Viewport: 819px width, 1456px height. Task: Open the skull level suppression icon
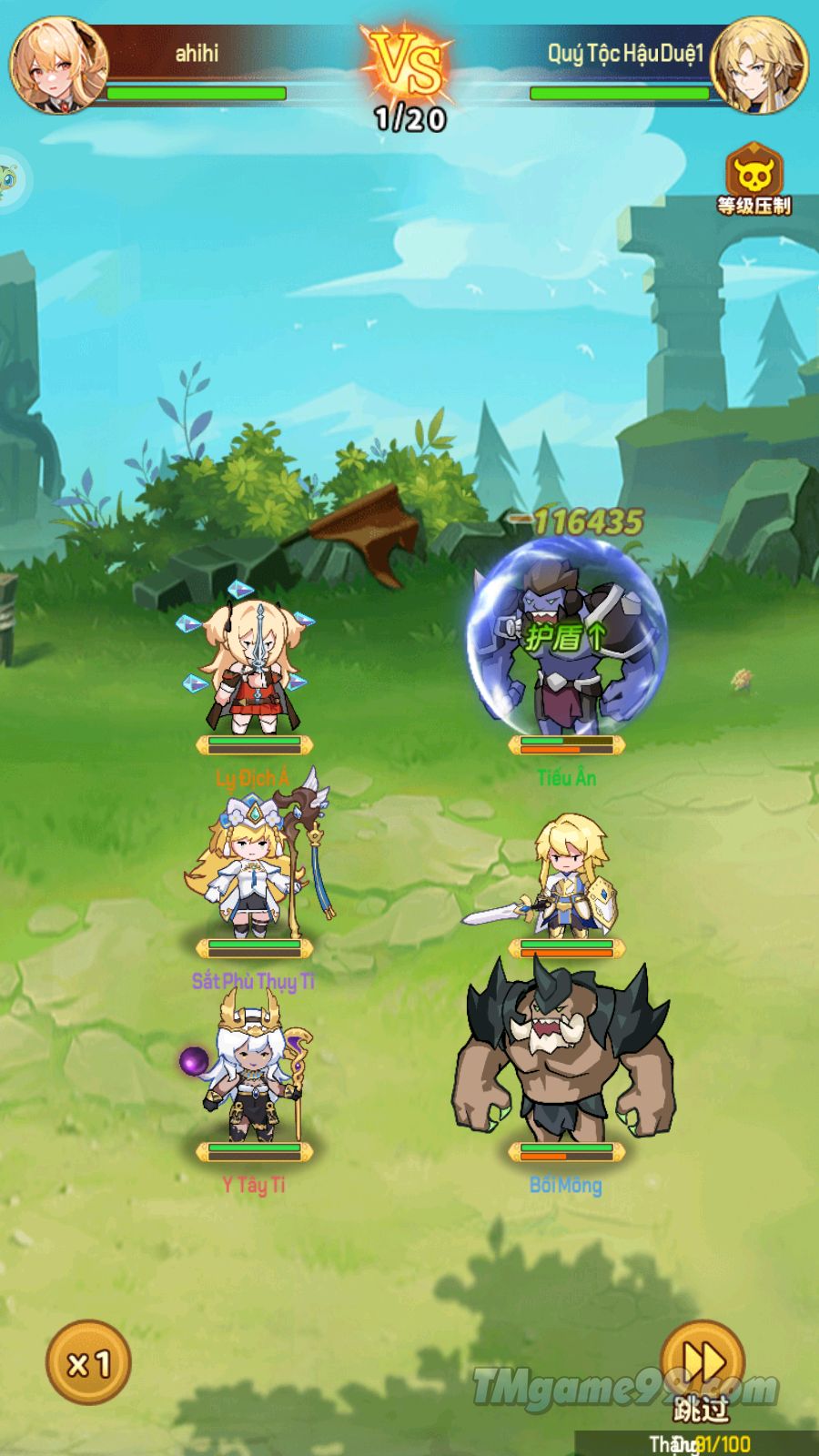pos(753,173)
